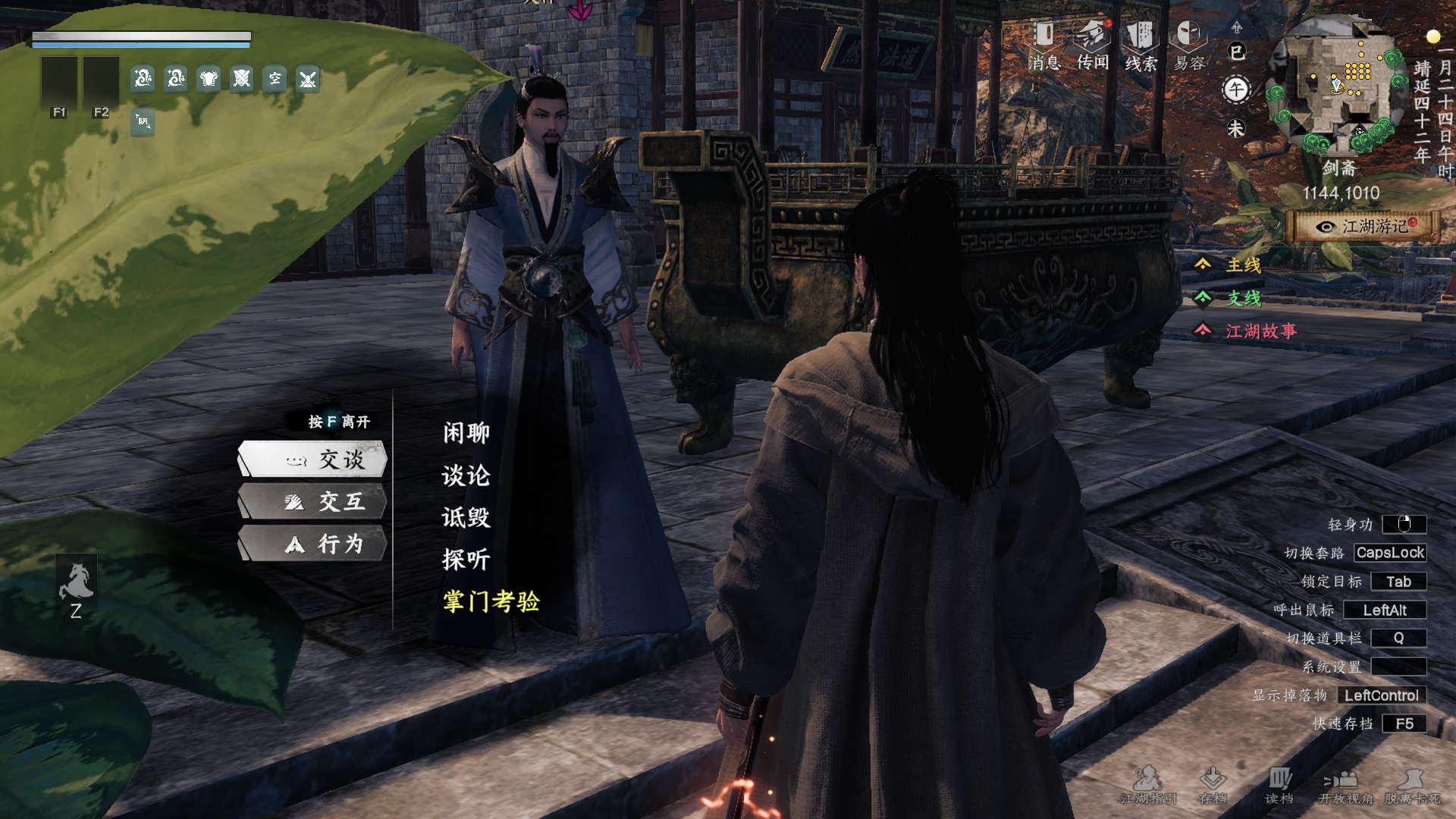This screenshot has width=1456, height=819.
Task: Pick the 诋毁 slander option
Action: point(466,517)
